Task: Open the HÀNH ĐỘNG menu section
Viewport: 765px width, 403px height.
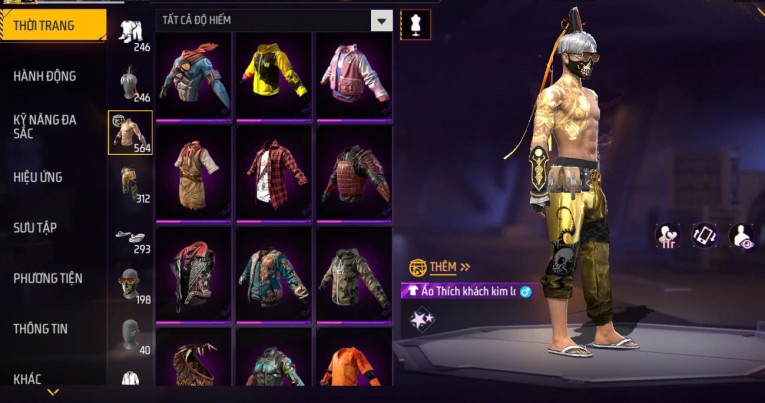Action: (45, 76)
